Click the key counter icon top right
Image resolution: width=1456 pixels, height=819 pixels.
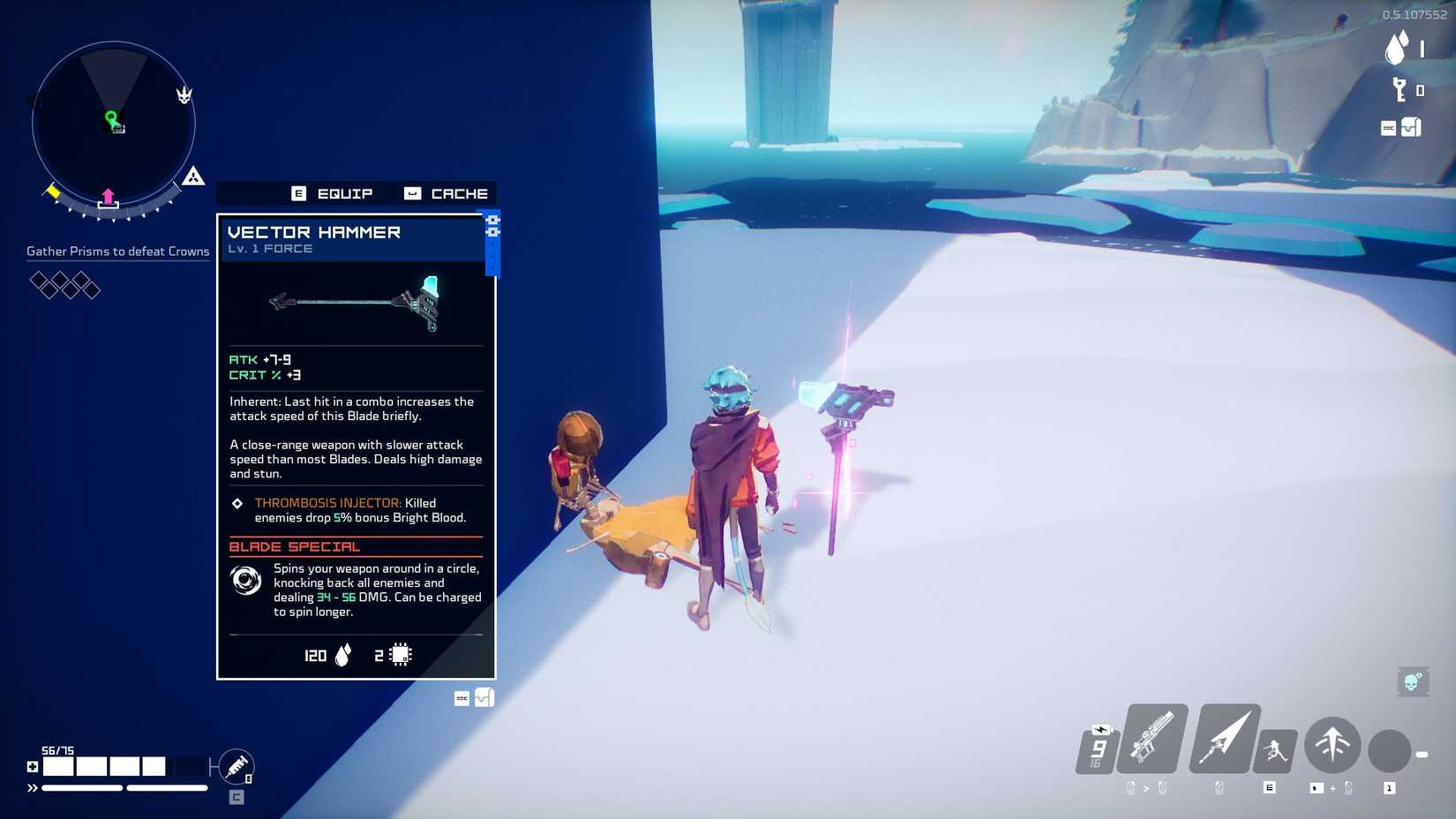pos(1397,90)
